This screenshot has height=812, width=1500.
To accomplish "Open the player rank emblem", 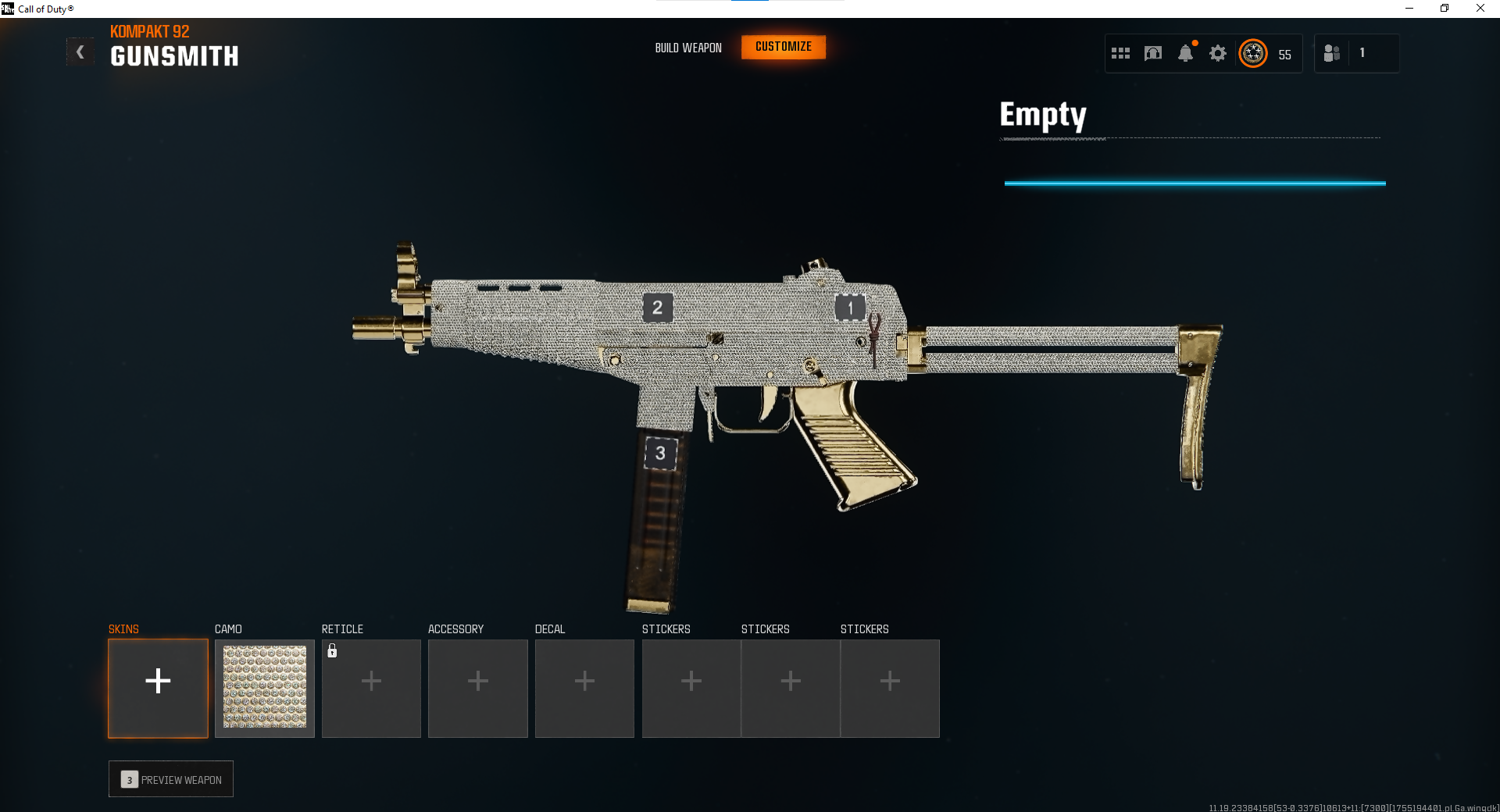I will pyautogui.click(x=1252, y=53).
